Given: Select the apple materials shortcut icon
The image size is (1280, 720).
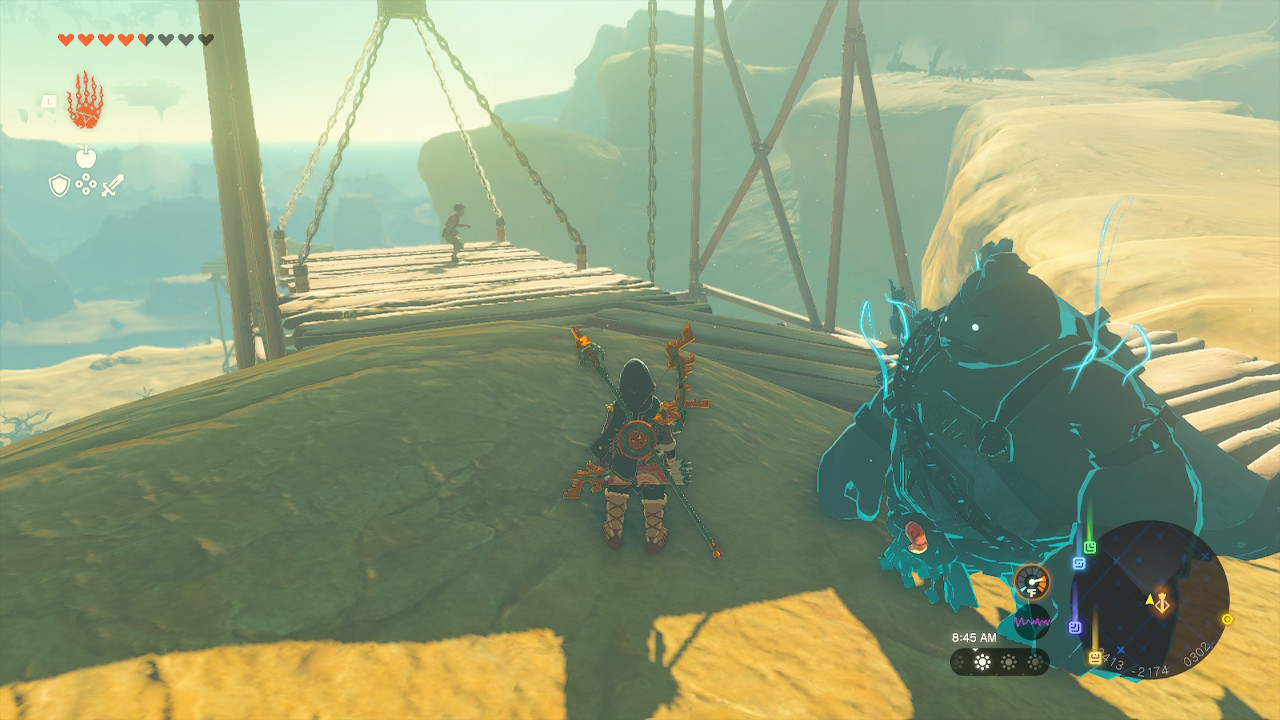Looking at the screenshot, I should 85,157.
